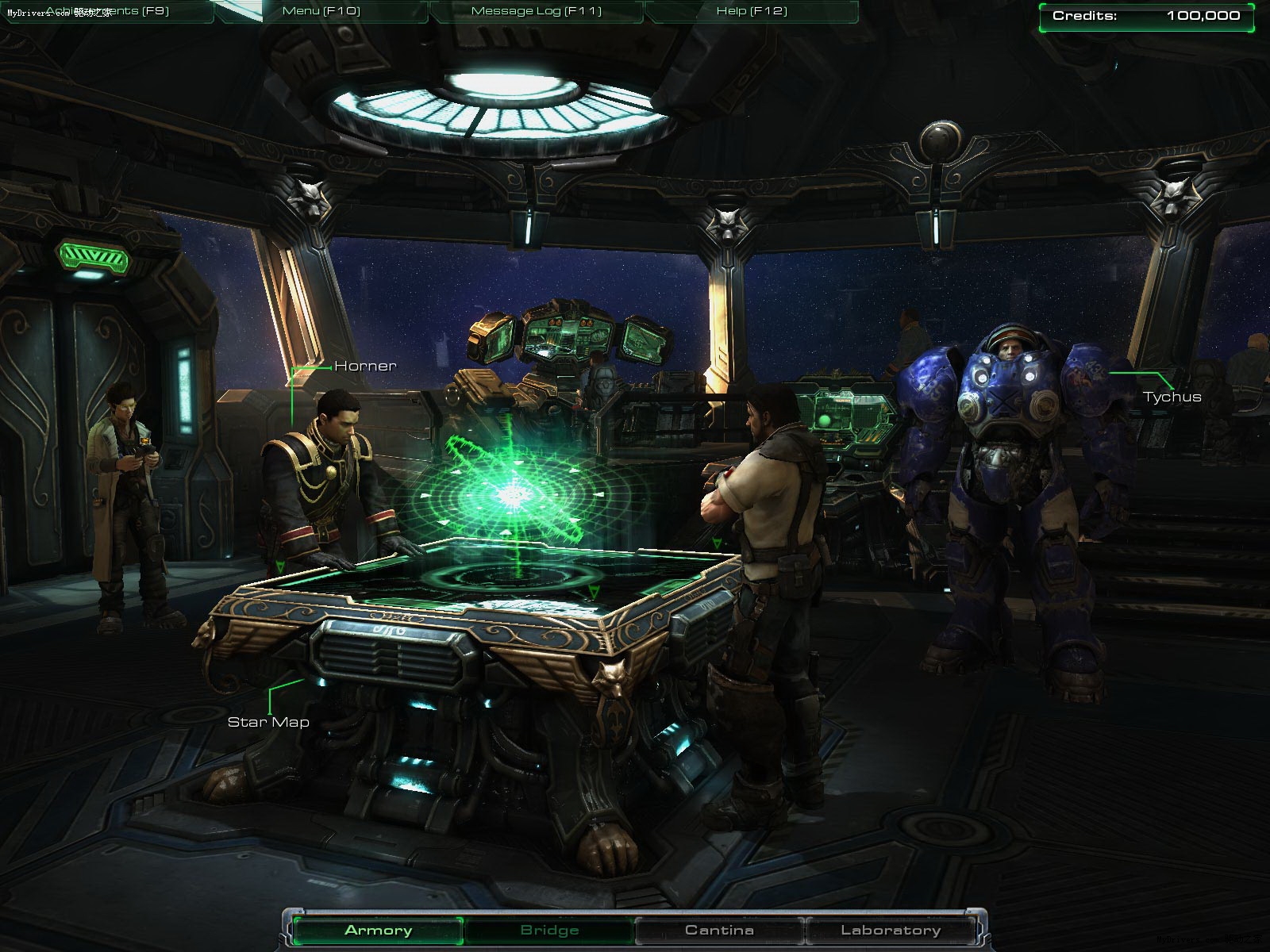Show the Message Log
Screen dimensions: 1270x952
click(537, 11)
